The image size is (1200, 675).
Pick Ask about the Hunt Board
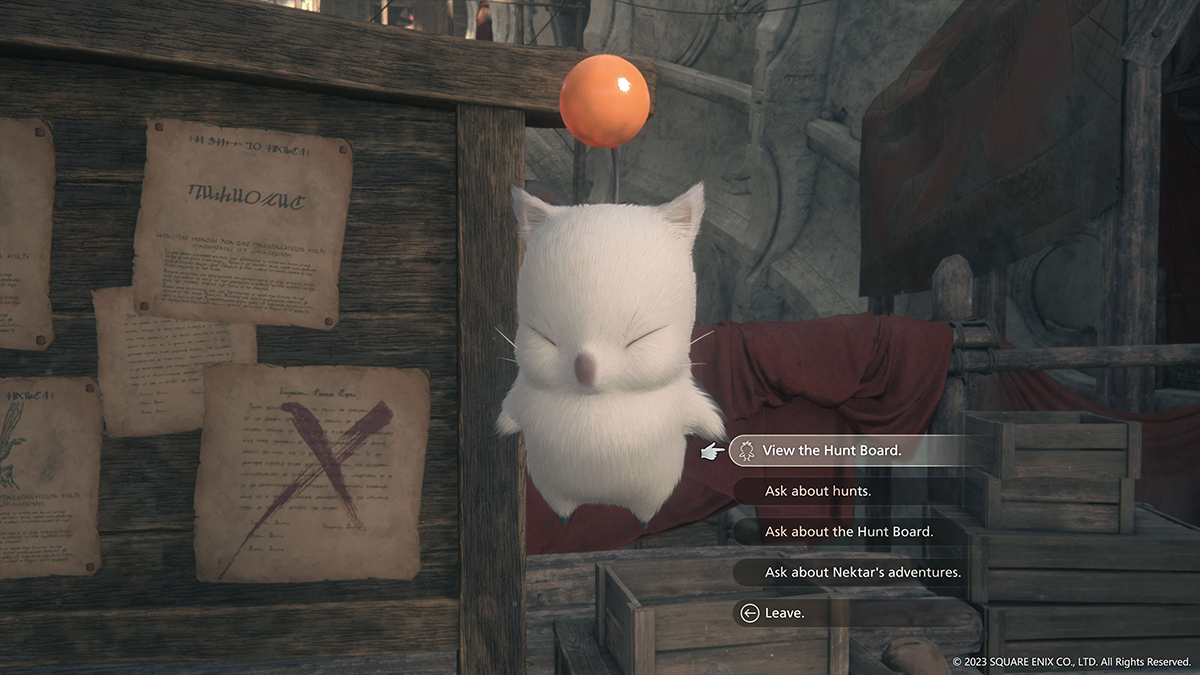pyautogui.click(x=848, y=532)
